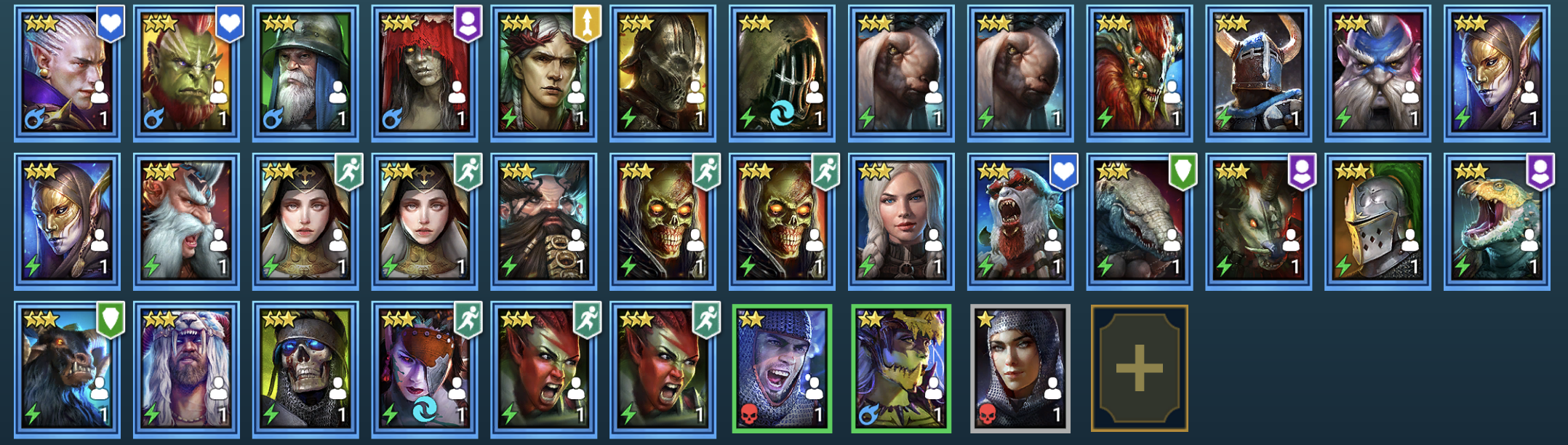Select the blonde braided woman card
This screenshot has height=445, width=1568.
[x=901, y=221]
